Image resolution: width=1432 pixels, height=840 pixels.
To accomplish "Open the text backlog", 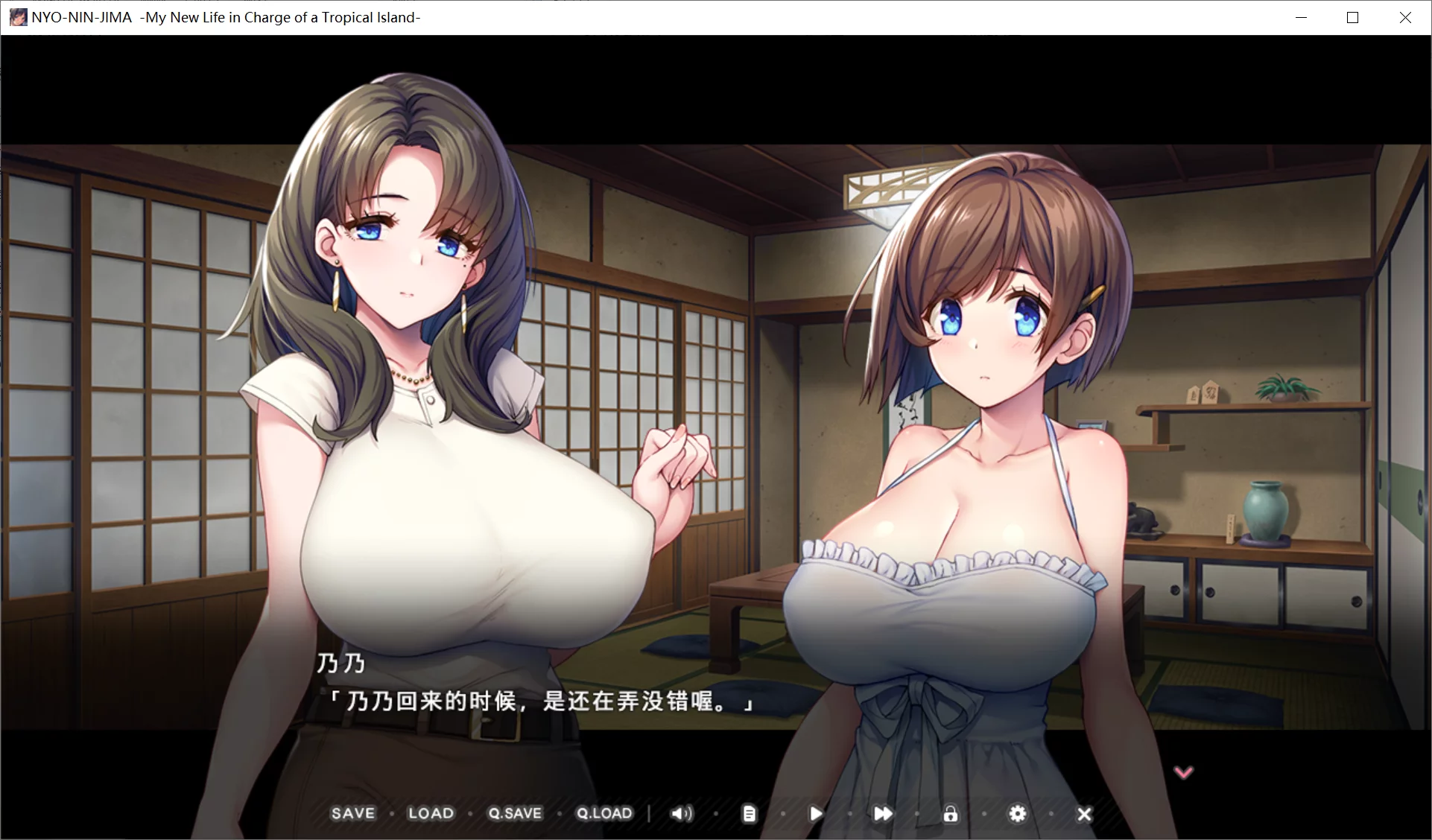I will click(748, 813).
